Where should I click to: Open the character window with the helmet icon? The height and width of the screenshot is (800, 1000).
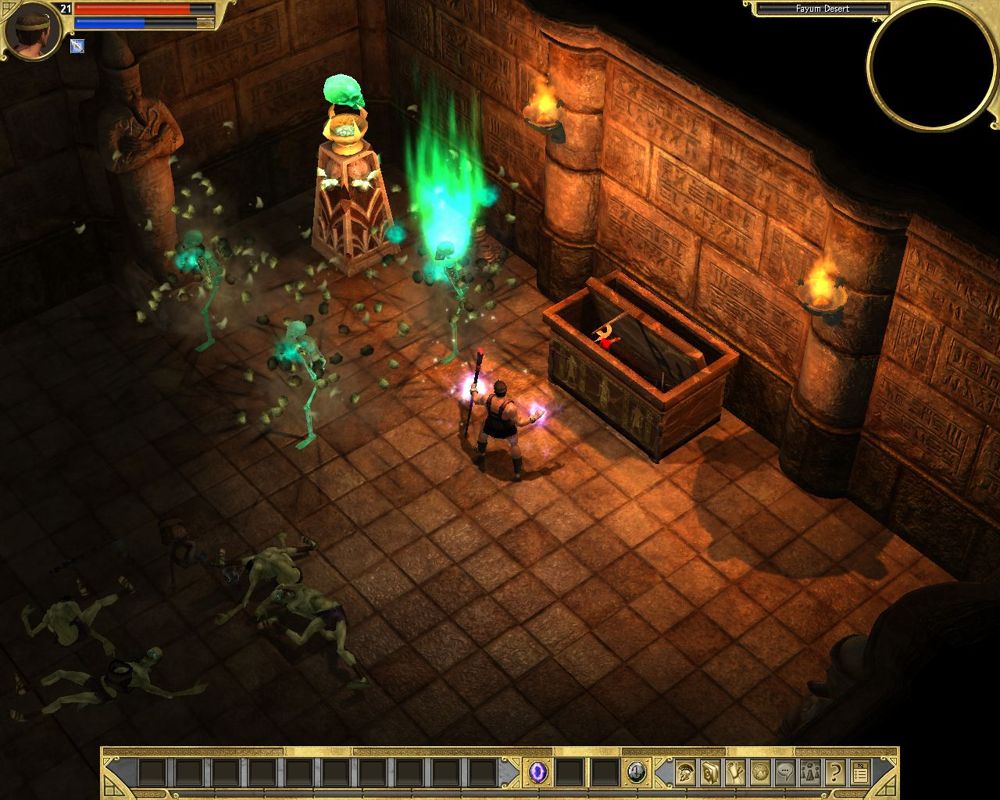coord(687,772)
